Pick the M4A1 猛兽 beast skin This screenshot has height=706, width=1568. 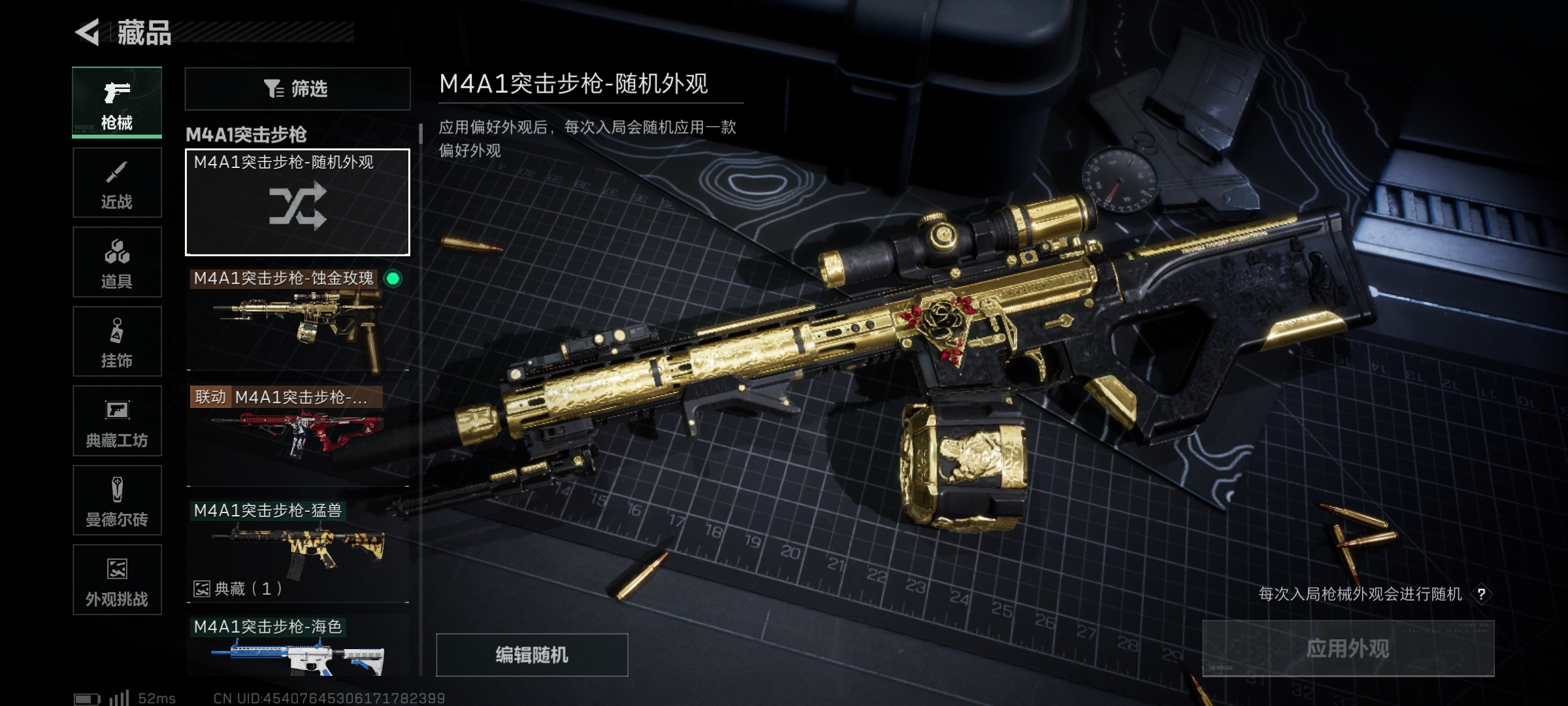(297, 549)
